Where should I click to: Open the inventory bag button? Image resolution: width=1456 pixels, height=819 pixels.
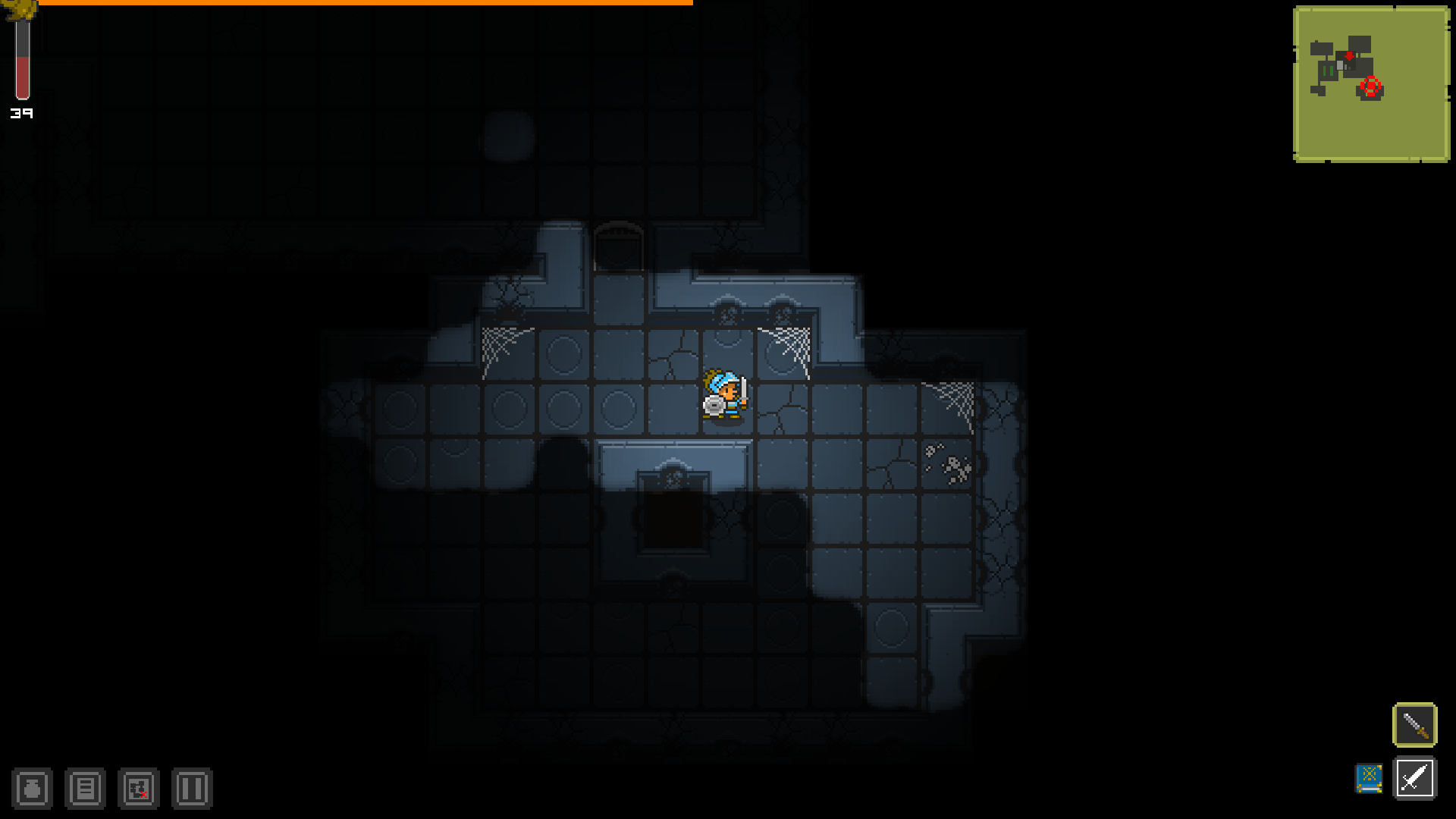(x=32, y=789)
